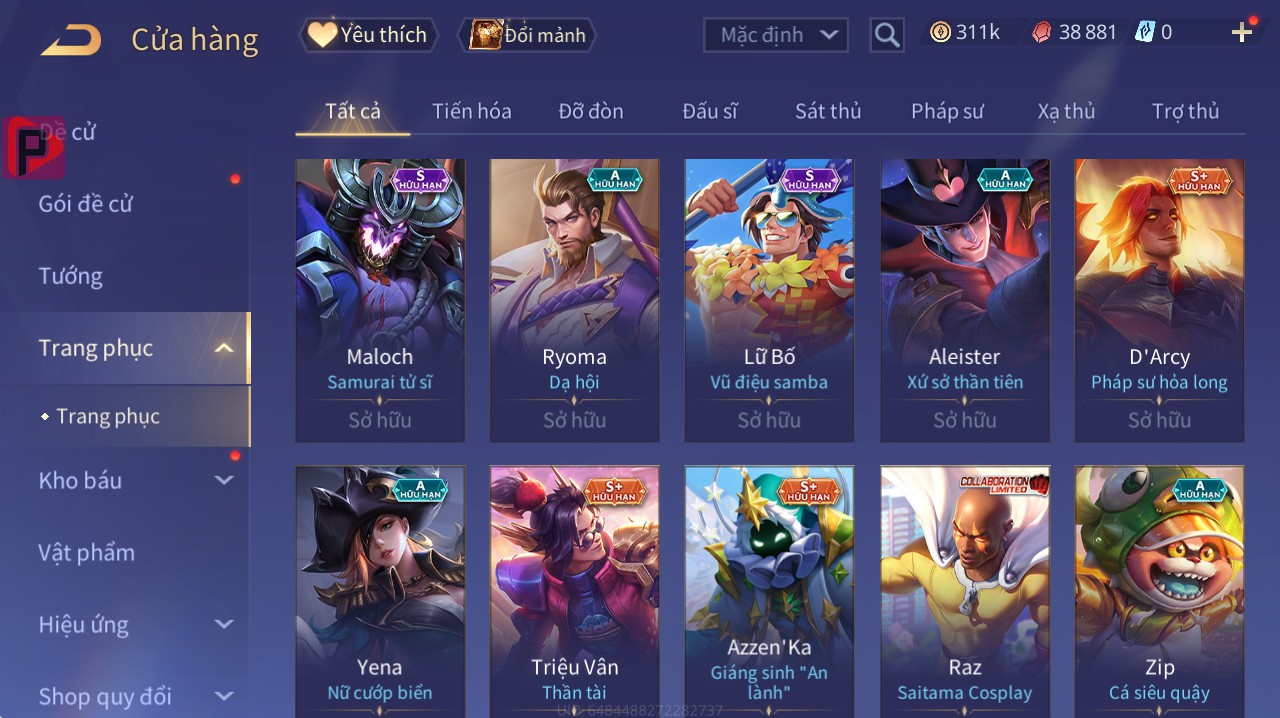Viewport: 1280px width, 718px height.
Task: Expand the Mặc định sort dropdown
Action: point(776,35)
